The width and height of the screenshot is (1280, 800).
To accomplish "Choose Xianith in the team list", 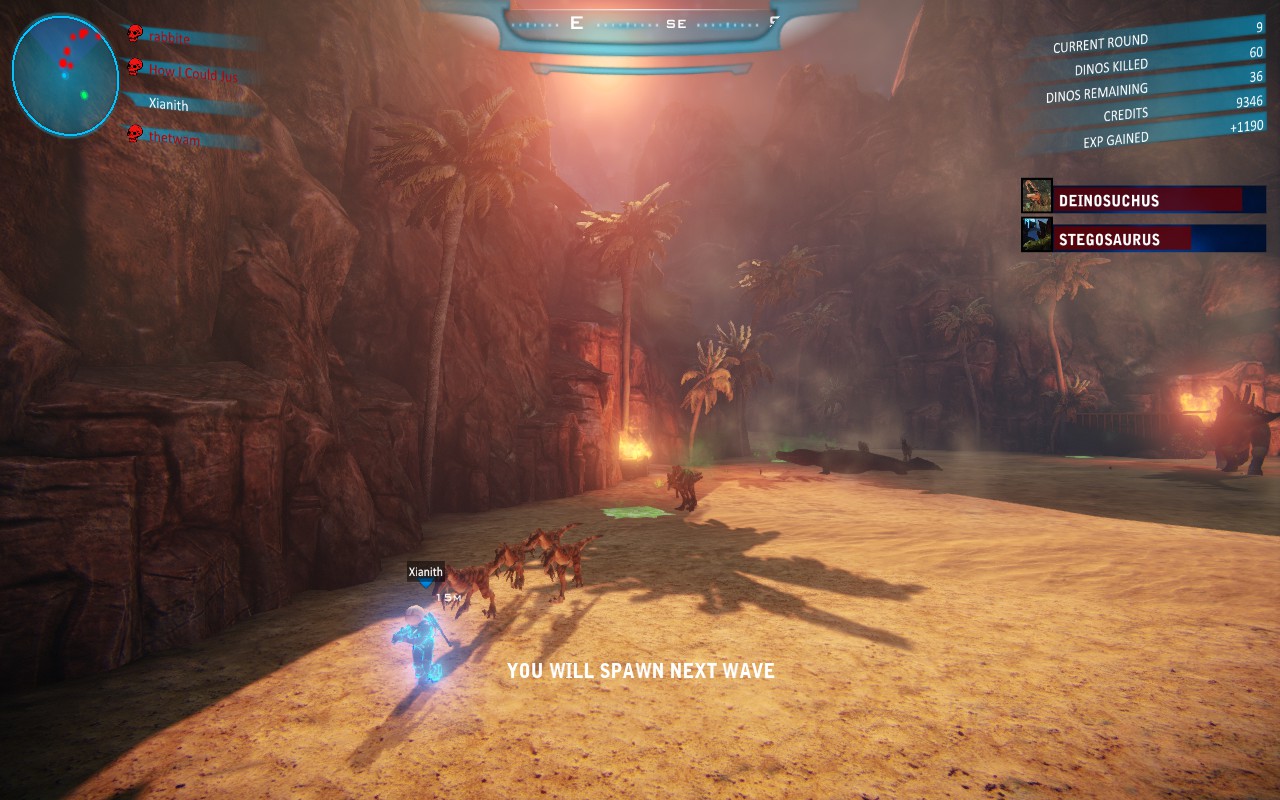I will coord(168,104).
